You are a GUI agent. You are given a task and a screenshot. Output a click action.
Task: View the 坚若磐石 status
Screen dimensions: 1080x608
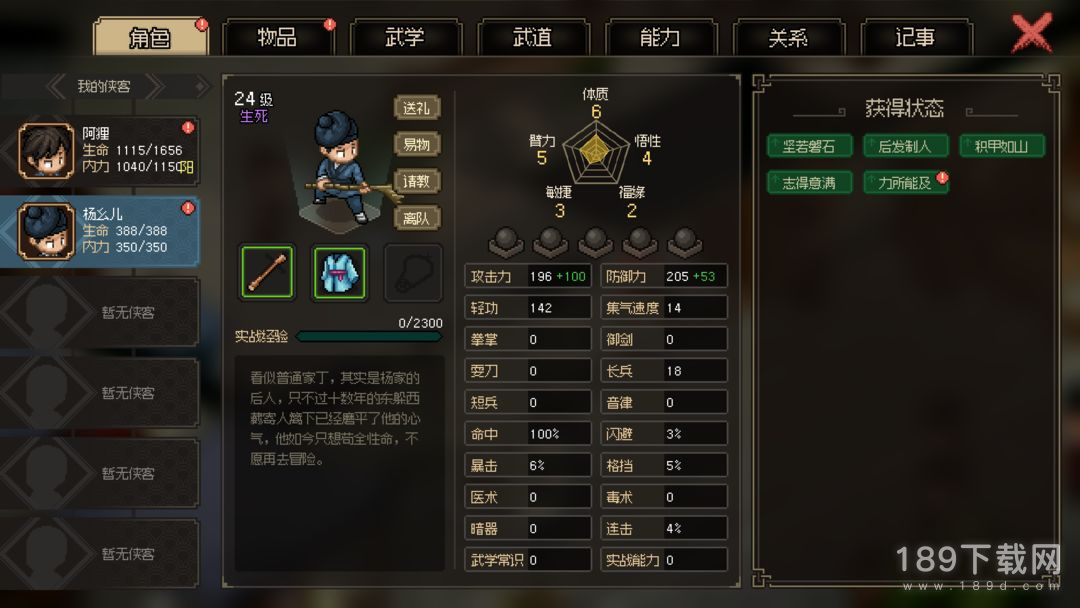tap(808, 146)
